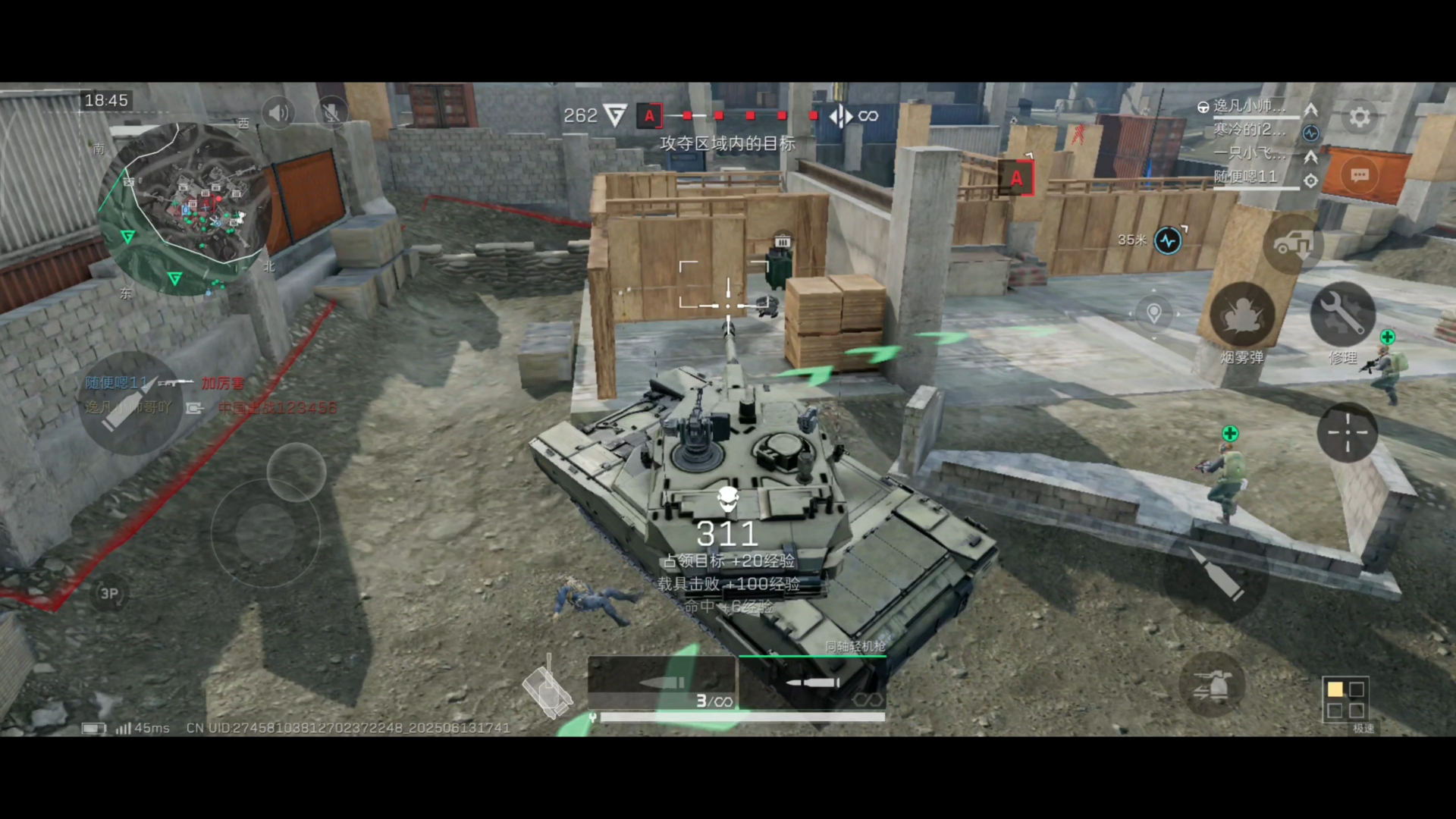The image size is (1456, 819).
Task: Tap the vehicle seat switch icon
Action: [x=1292, y=243]
